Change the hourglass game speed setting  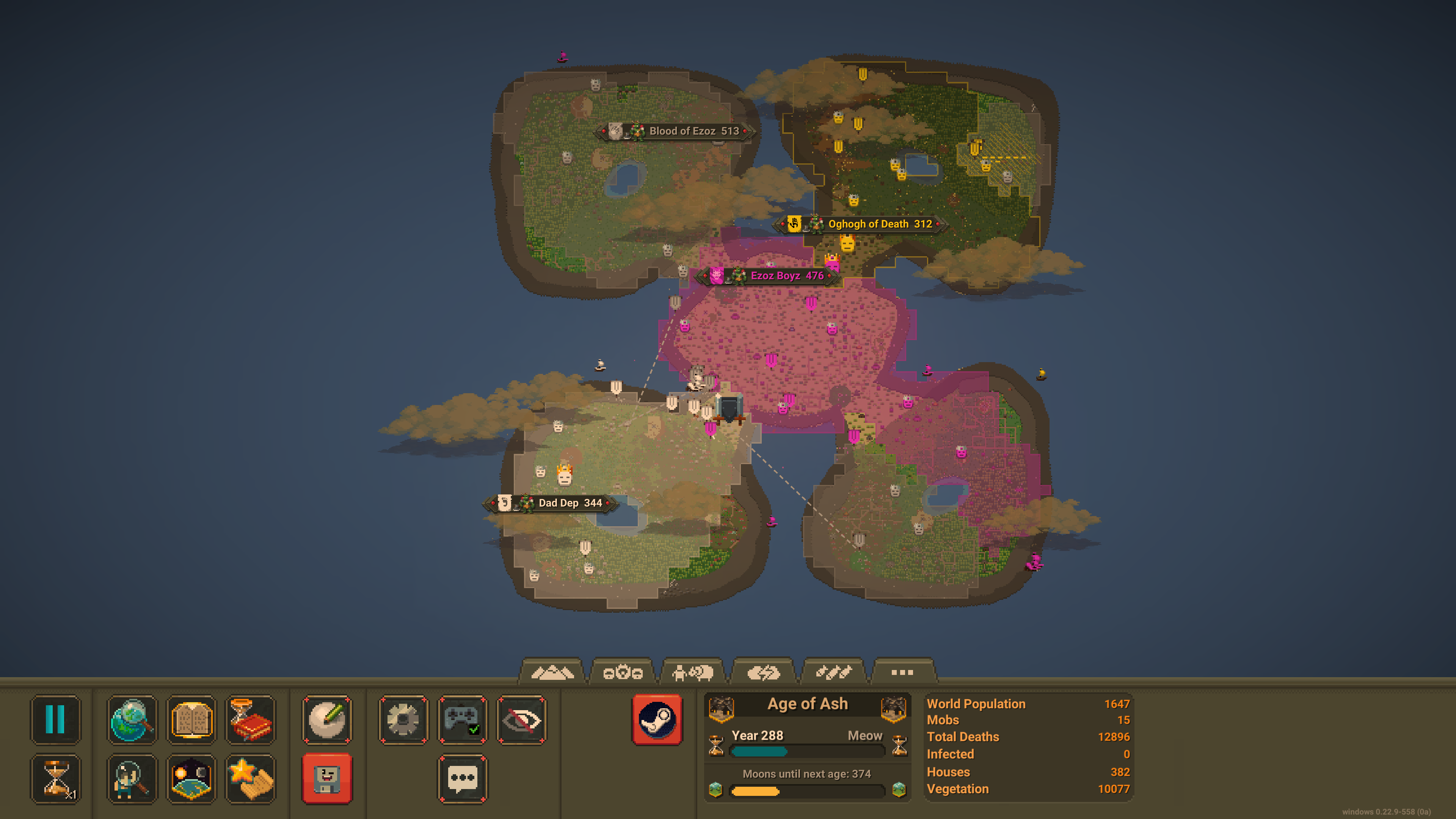click(x=55, y=779)
